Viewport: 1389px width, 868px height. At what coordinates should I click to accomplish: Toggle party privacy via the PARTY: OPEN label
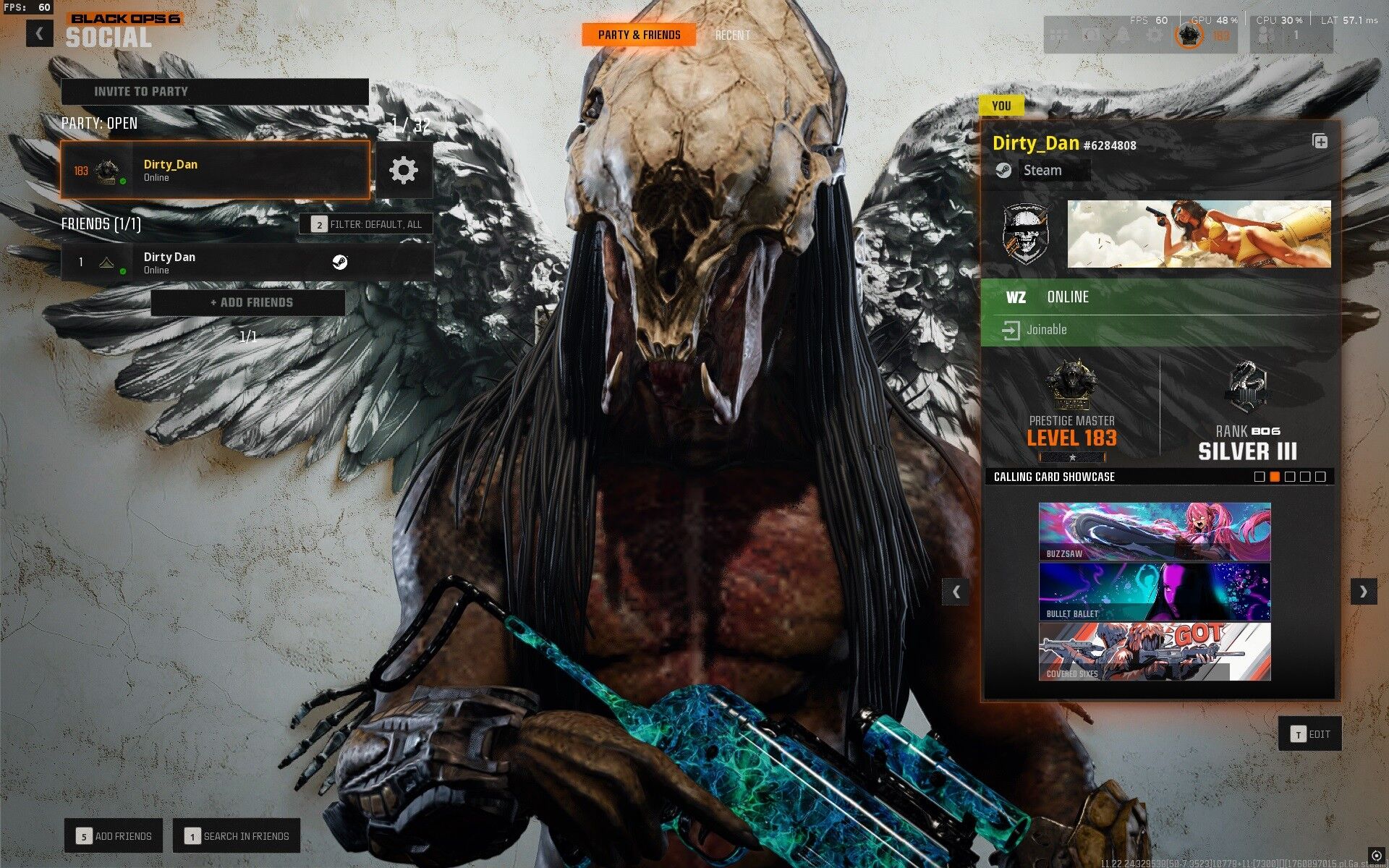coord(98,123)
